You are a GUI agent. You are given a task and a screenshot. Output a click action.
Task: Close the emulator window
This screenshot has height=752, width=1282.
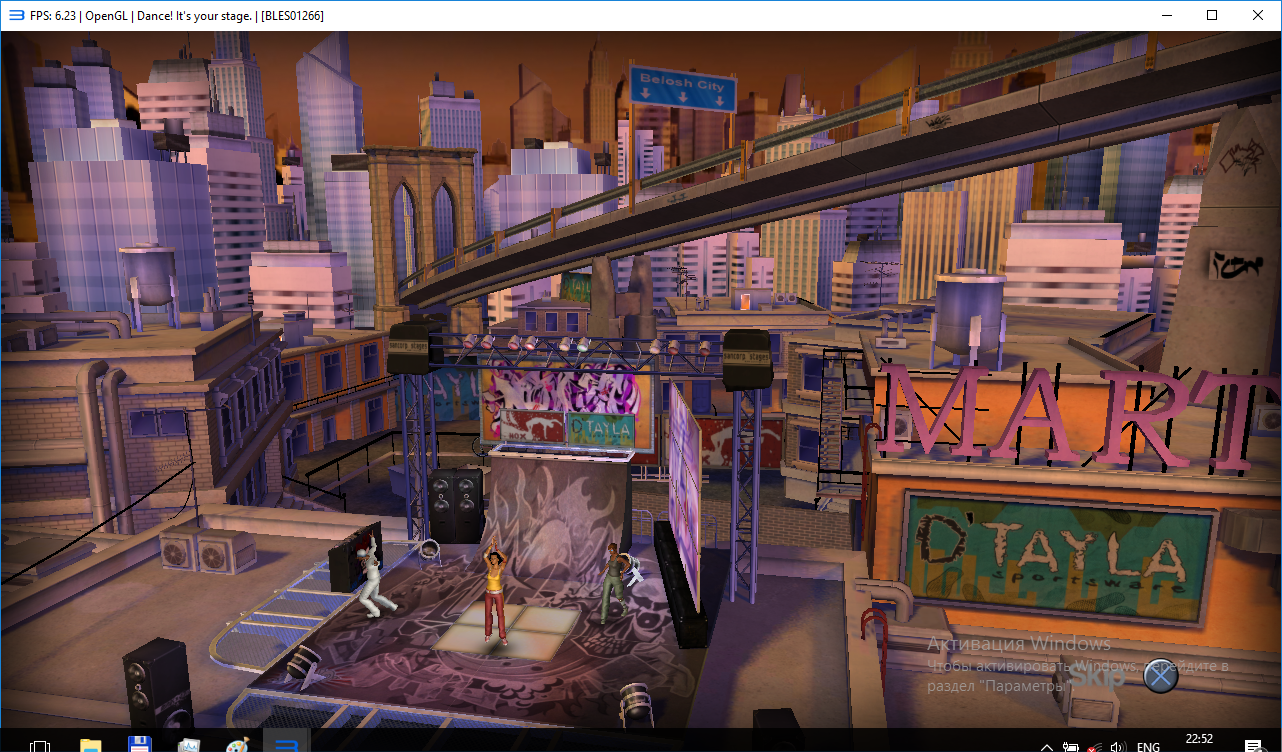point(1258,15)
